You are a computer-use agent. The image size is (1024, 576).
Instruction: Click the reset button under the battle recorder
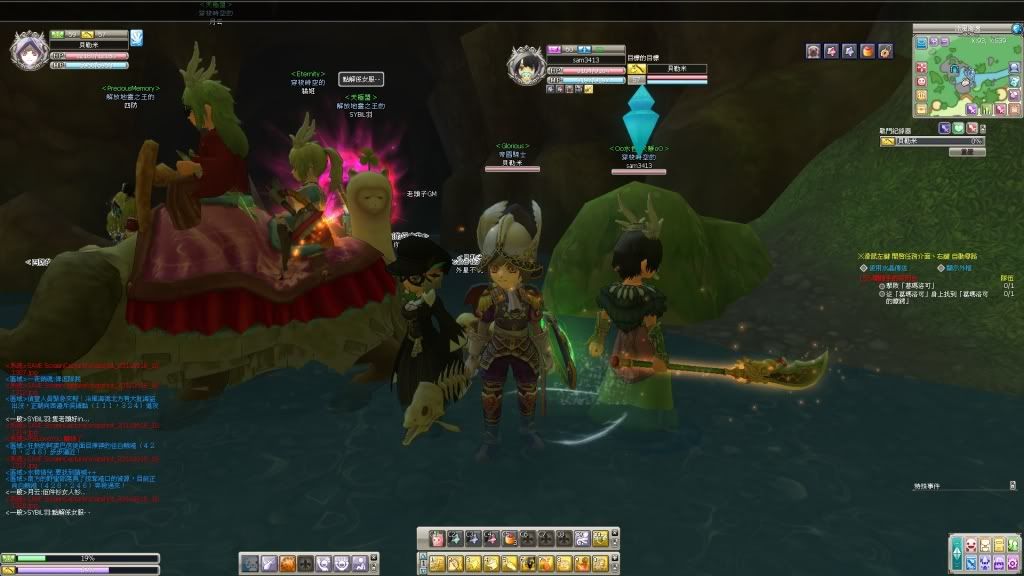pos(966,153)
